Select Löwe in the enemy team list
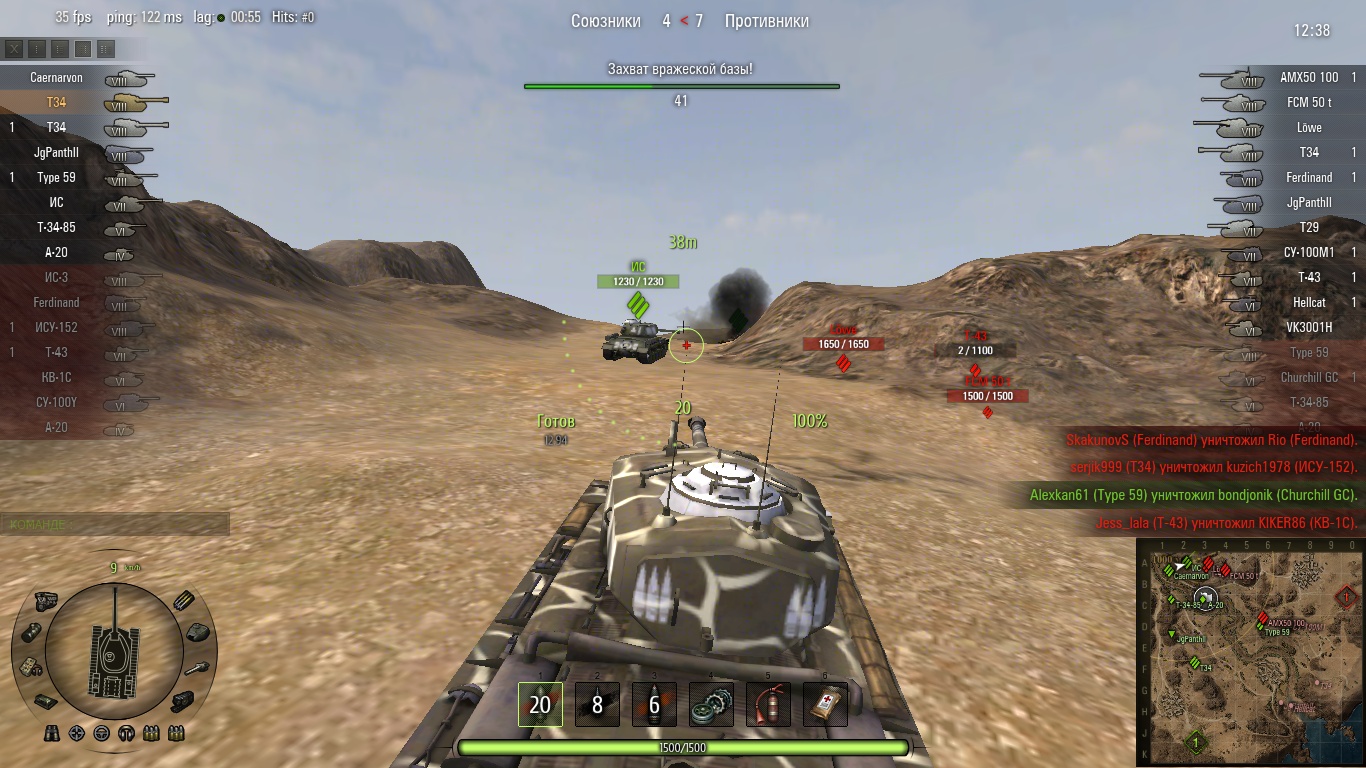1366x768 pixels. tap(1309, 127)
